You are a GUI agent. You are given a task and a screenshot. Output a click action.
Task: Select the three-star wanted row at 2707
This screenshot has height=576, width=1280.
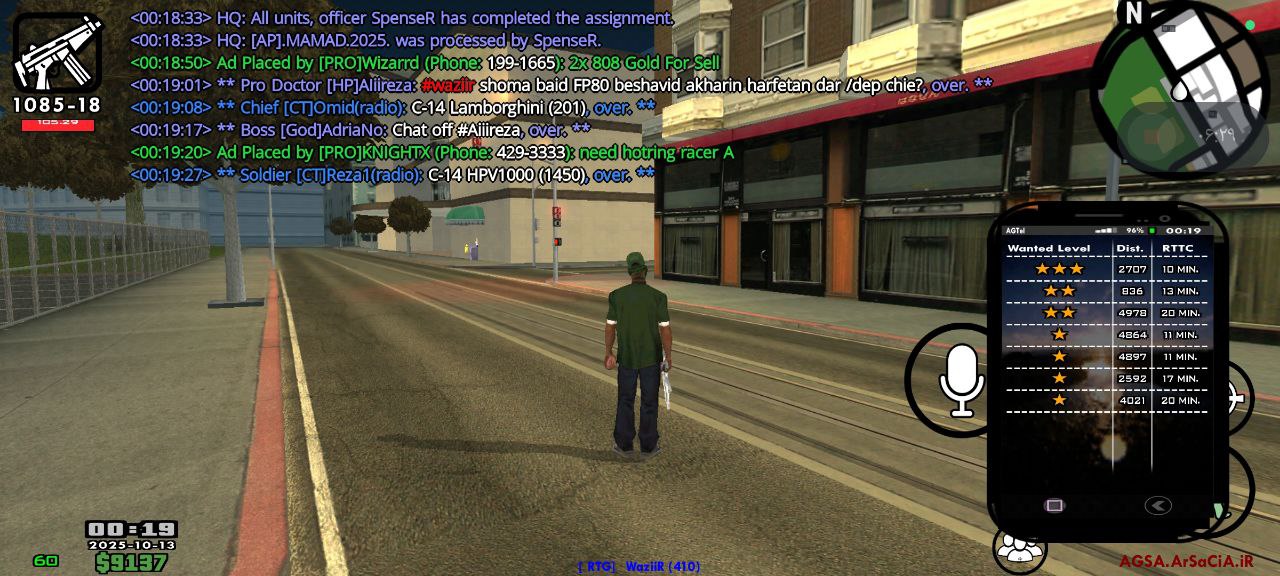click(x=1105, y=269)
